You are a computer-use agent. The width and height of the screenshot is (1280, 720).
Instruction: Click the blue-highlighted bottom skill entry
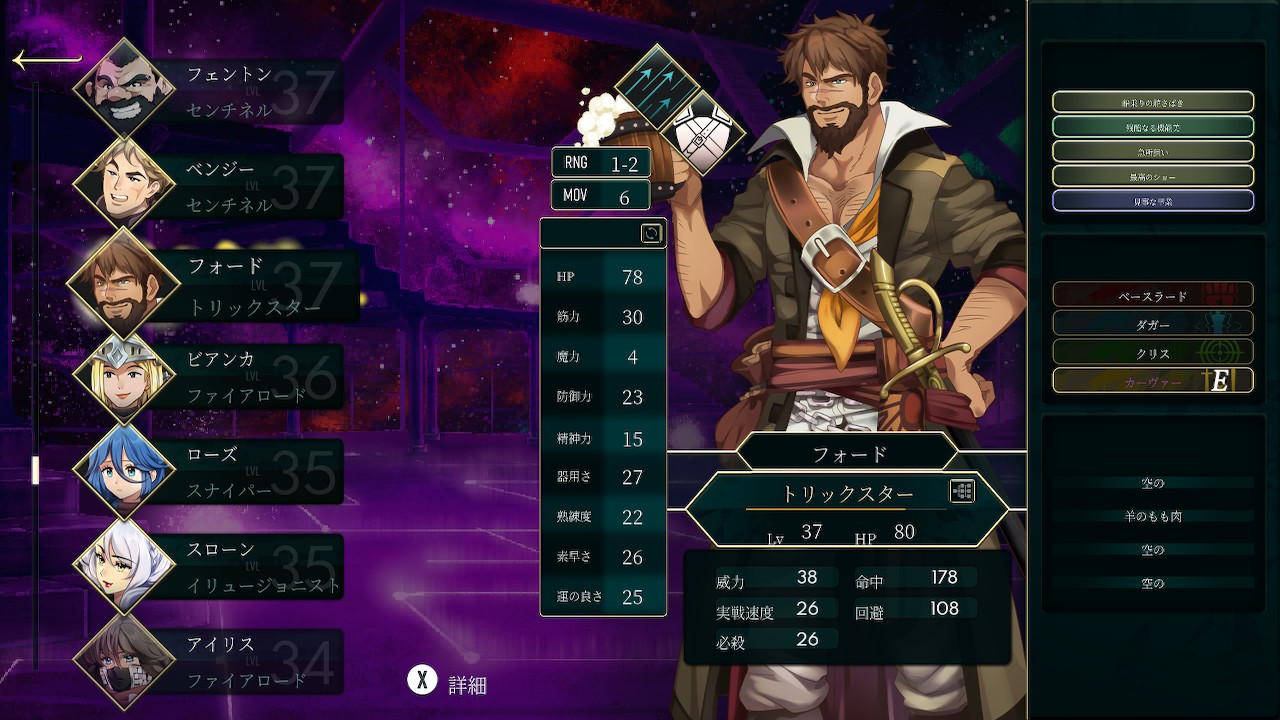[1152, 201]
